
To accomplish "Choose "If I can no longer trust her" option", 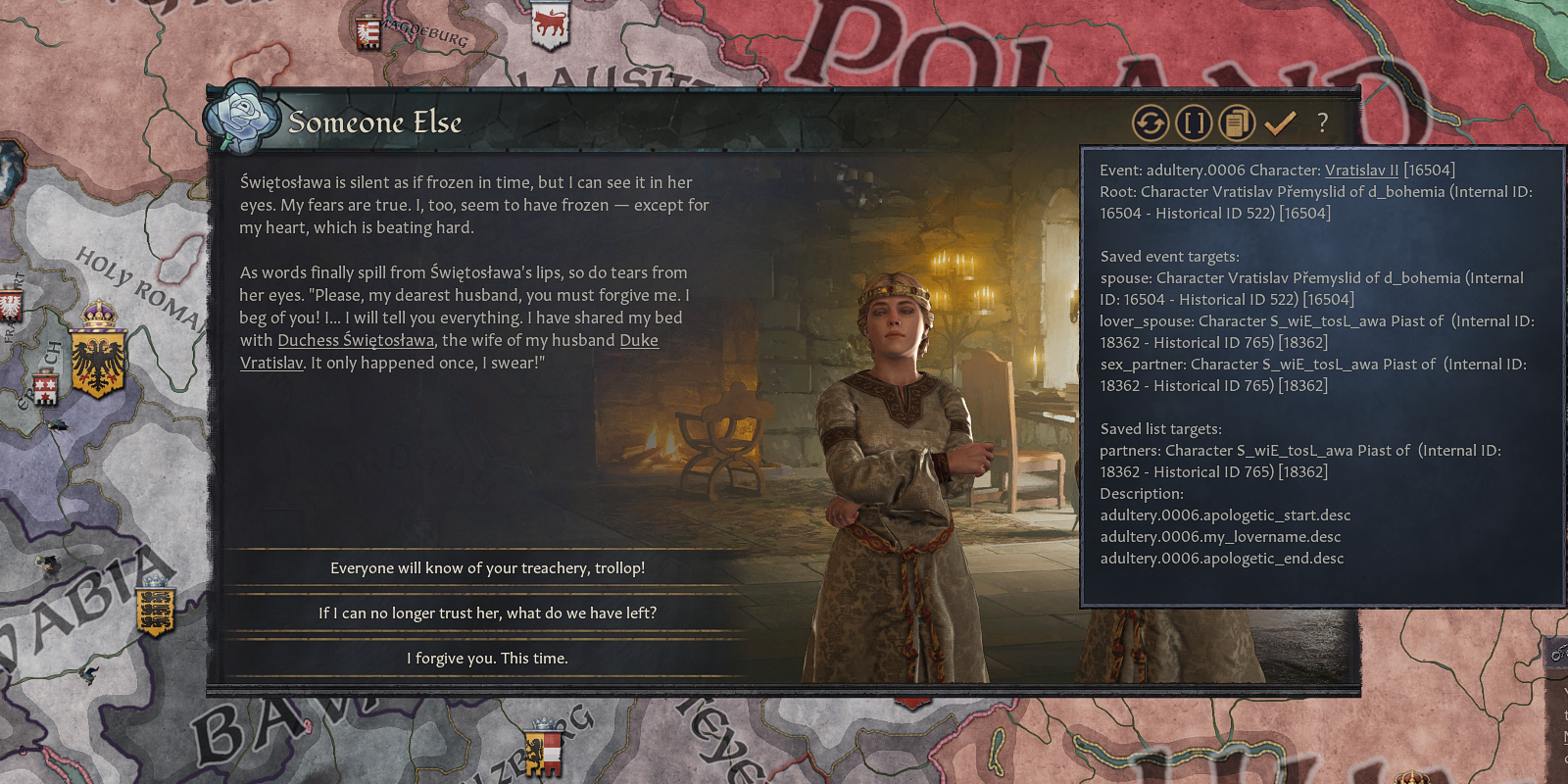I will [x=487, y=613].
